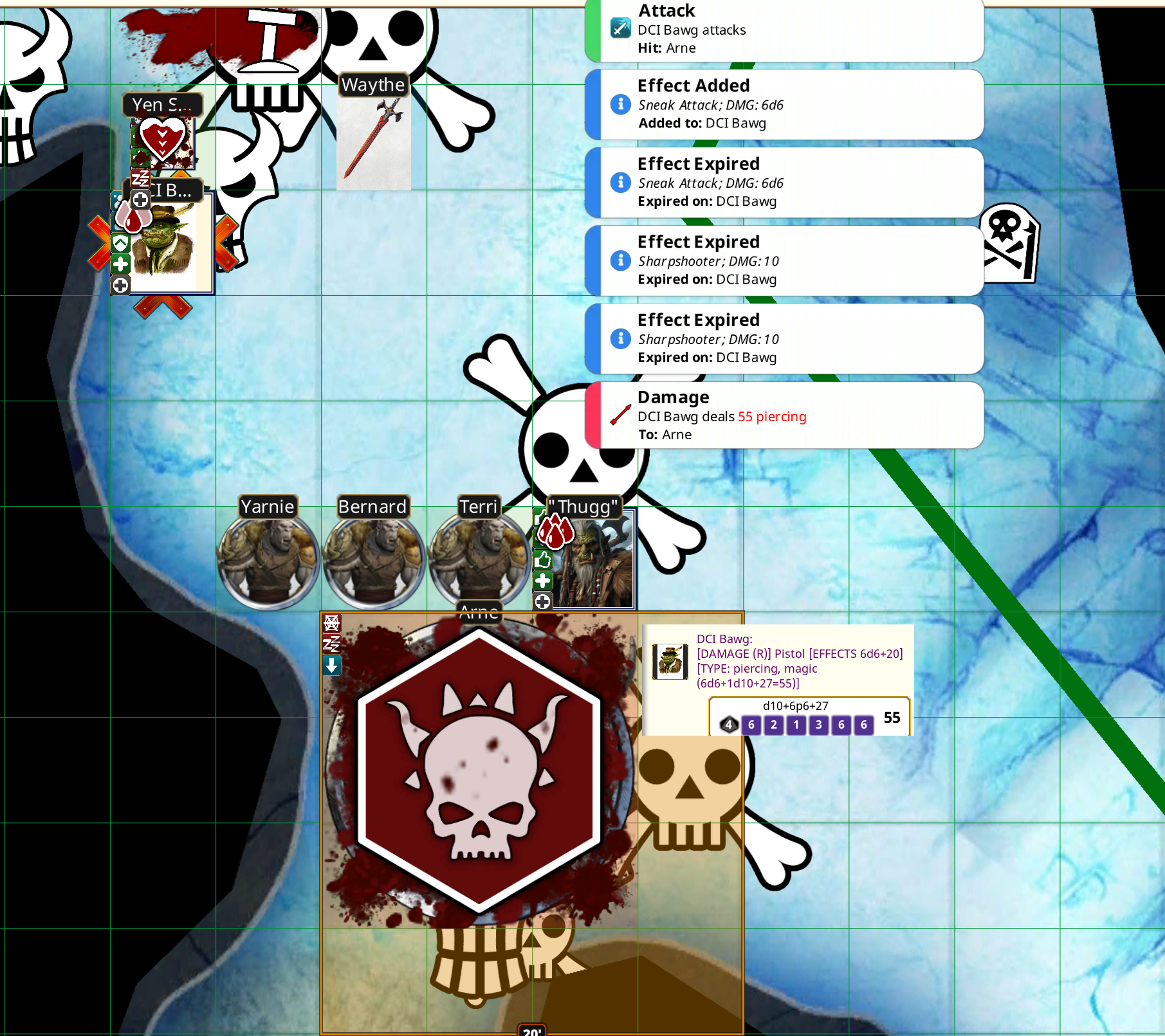
Task: Toggle the unconscious Zz status on DCI Bawg
Action: pyautogui.click(x=140, y=178)
